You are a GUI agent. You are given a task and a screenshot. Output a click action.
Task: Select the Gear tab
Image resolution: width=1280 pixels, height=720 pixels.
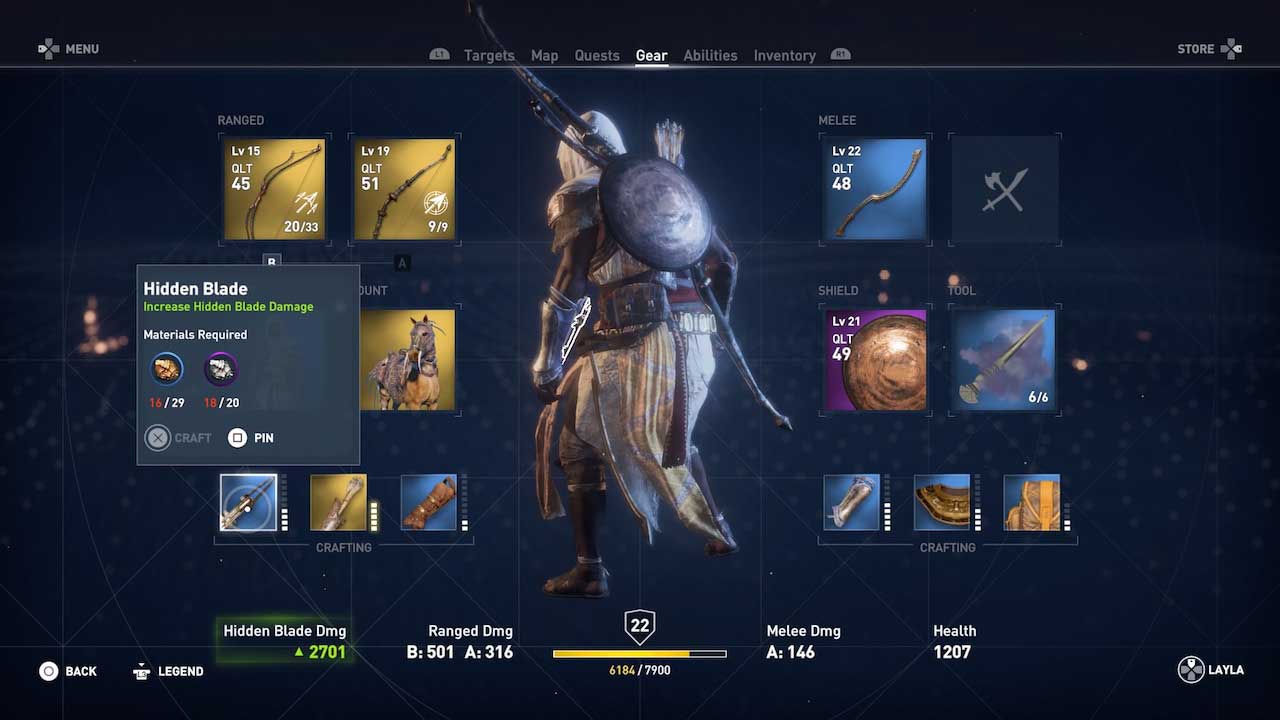(651, 55)
